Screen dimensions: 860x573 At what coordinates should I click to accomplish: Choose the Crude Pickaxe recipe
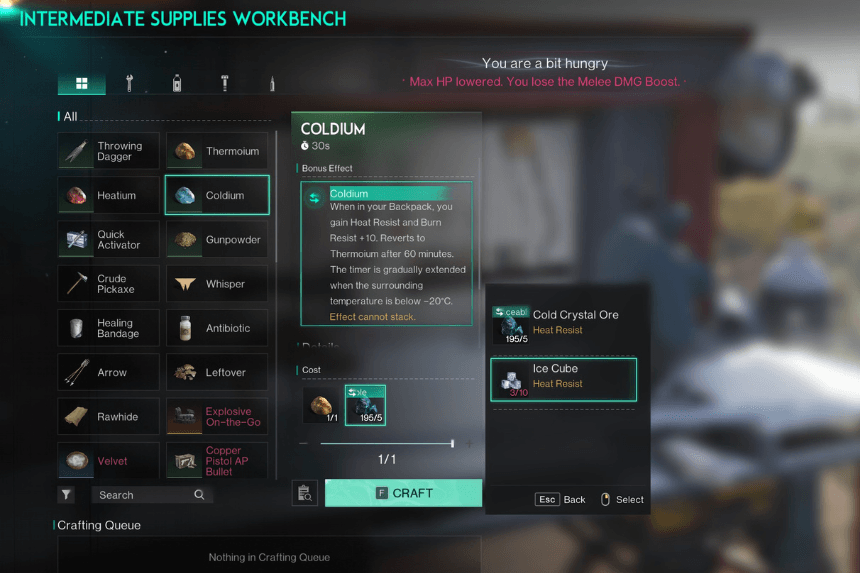(108, 284)
